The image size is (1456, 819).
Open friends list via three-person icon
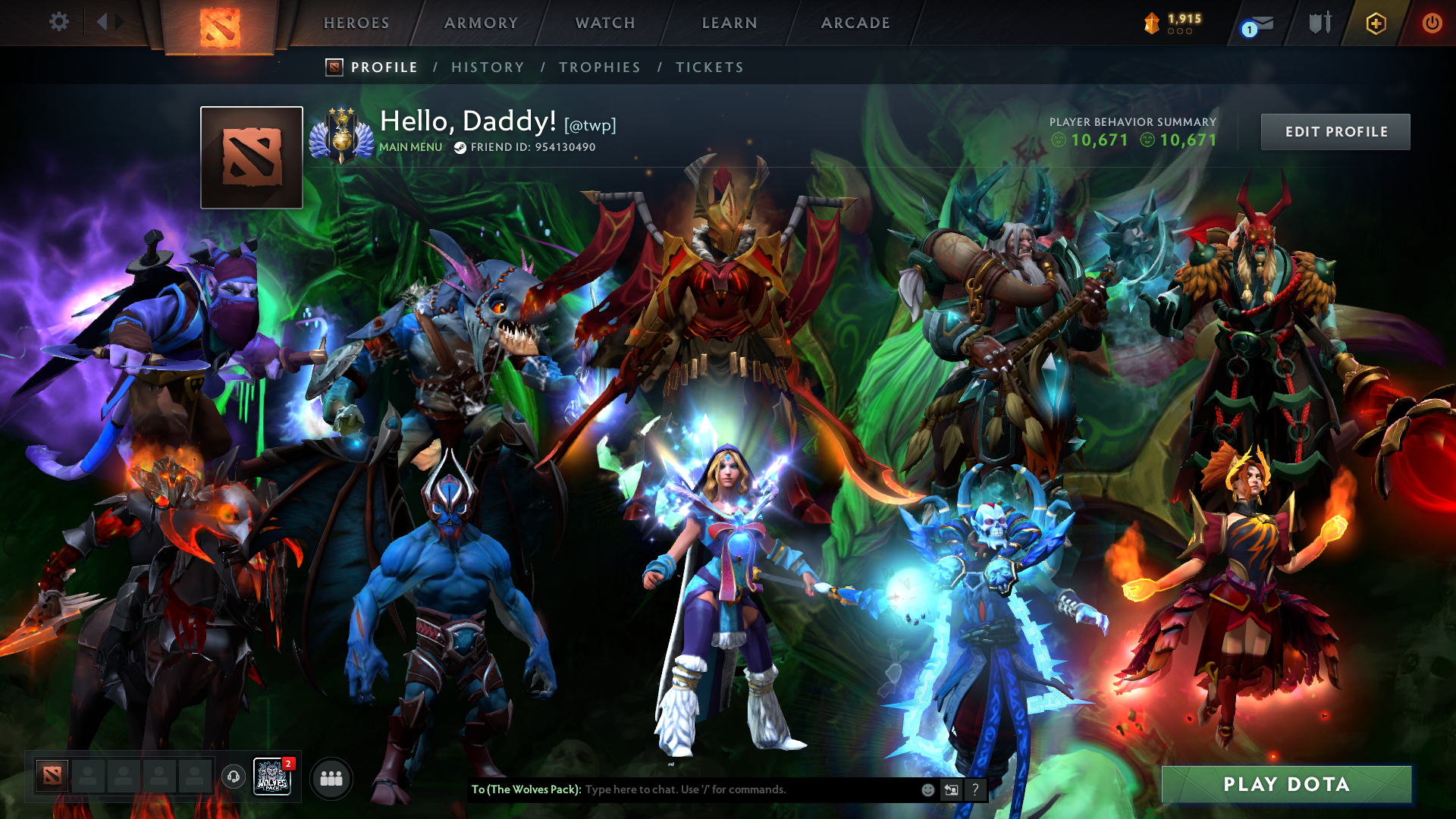point(331,777)
